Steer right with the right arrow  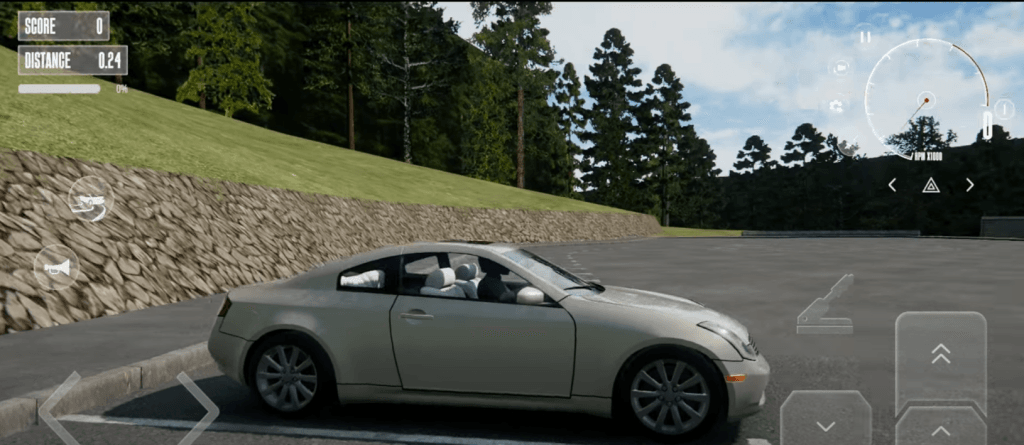tap(197, 408)
